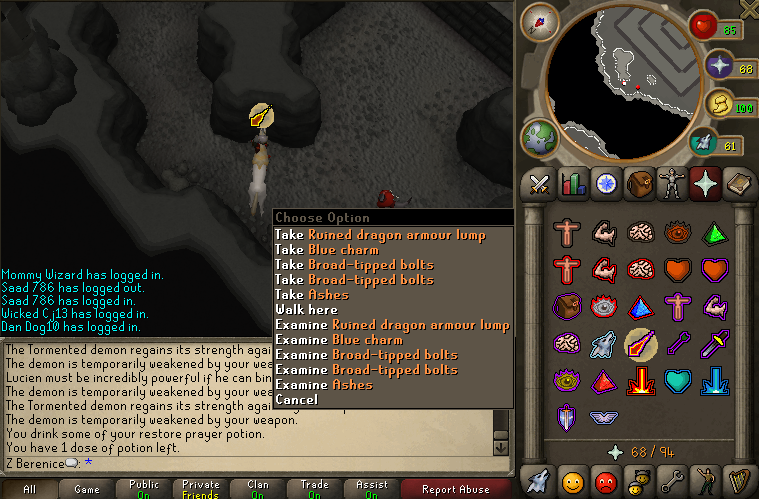Toggle the Public chat filter
Image resolution: width=759 pixels, height=499 pixels.
[x=144, y=489]
